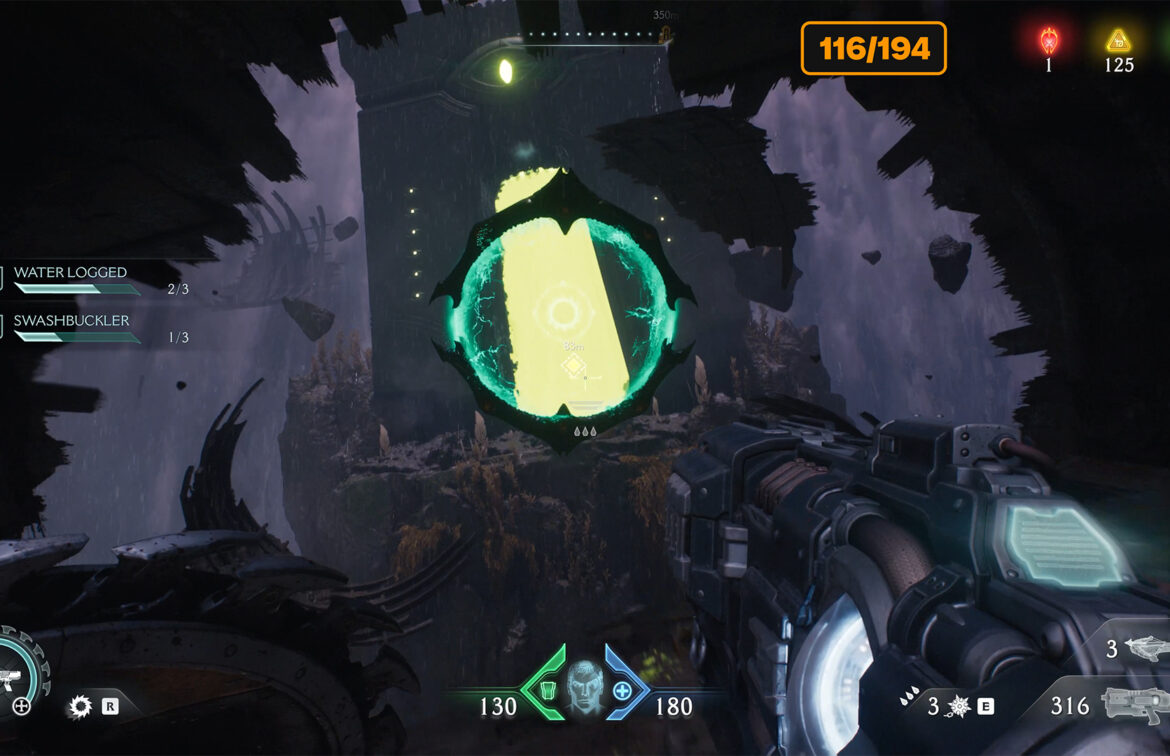Select the Water Logged challenge tracker
This screenshot has width=1170, height=756.
click(75, 280)
